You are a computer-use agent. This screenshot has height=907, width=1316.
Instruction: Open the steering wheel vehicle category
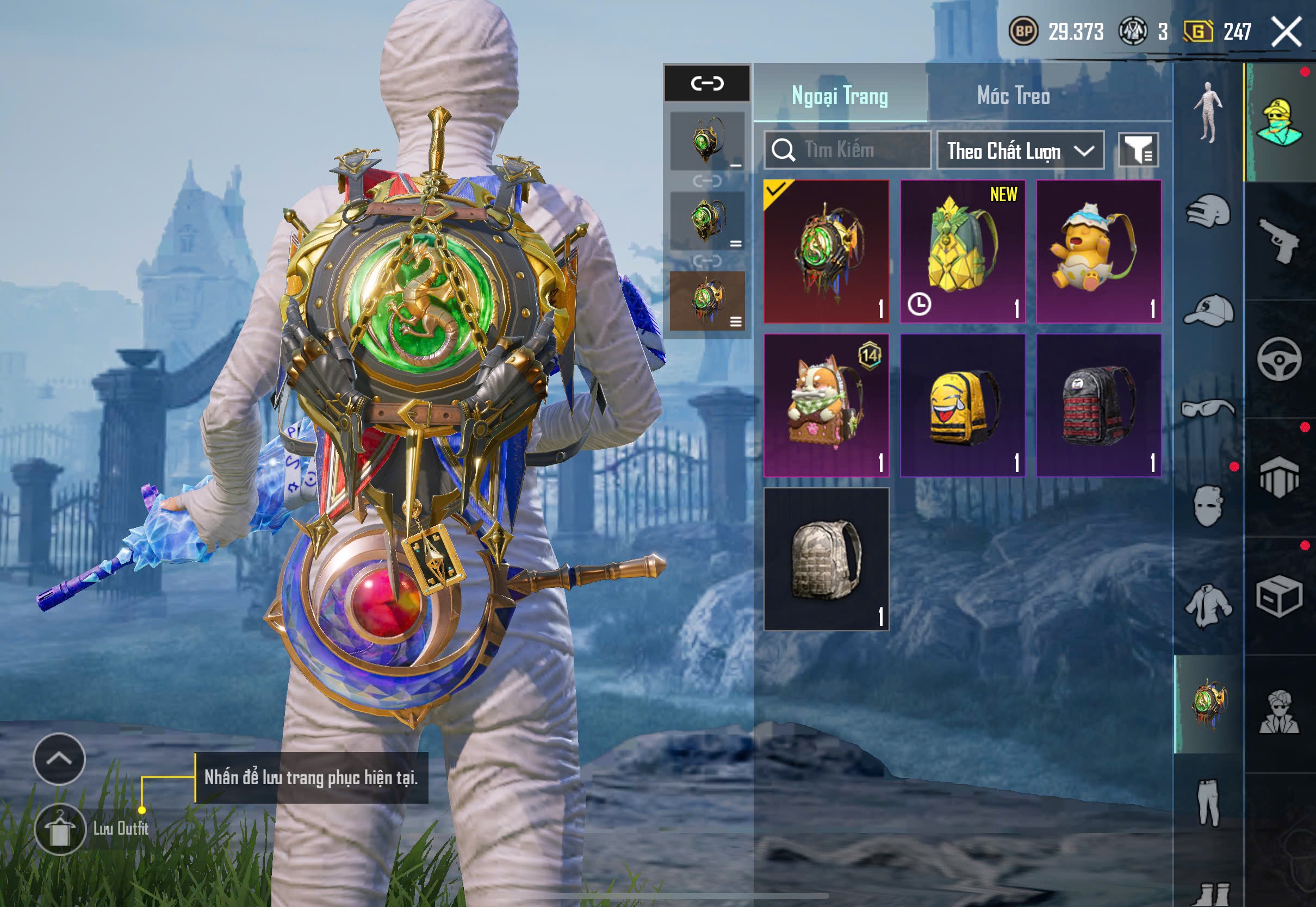[x=1279, y=359]
